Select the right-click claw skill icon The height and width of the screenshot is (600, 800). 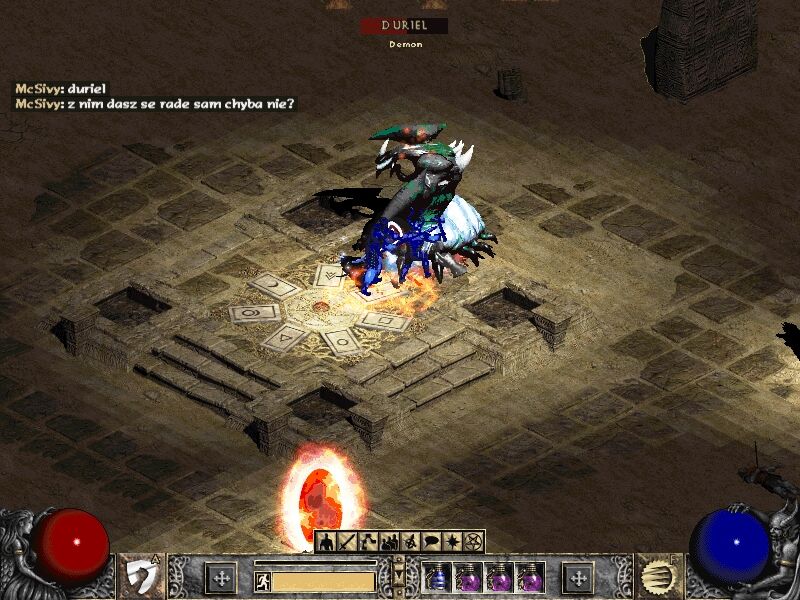[657, 578]
